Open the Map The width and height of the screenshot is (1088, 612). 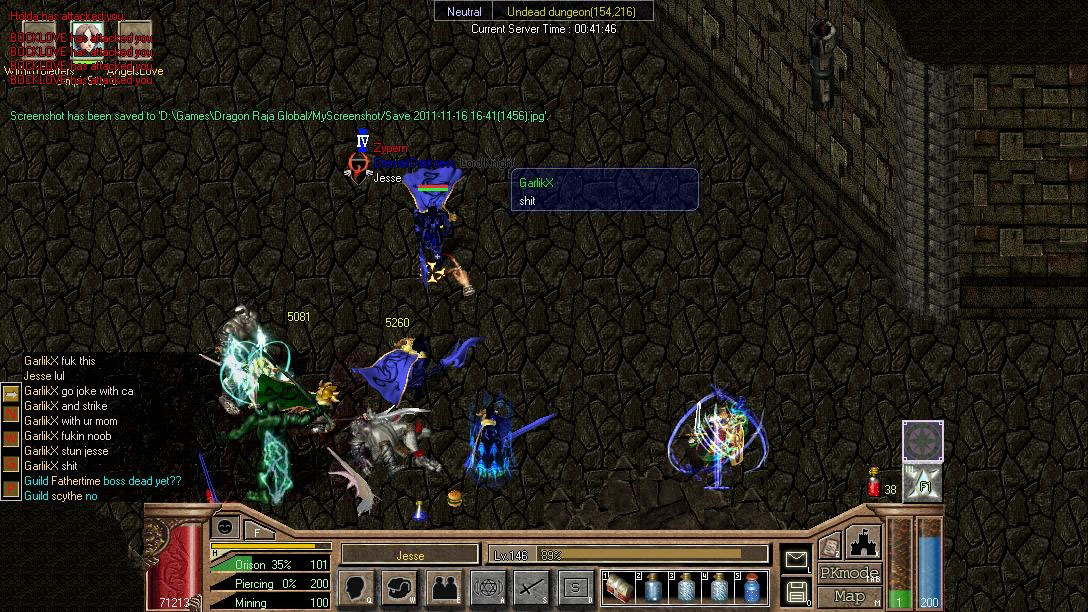click(849, 597)
